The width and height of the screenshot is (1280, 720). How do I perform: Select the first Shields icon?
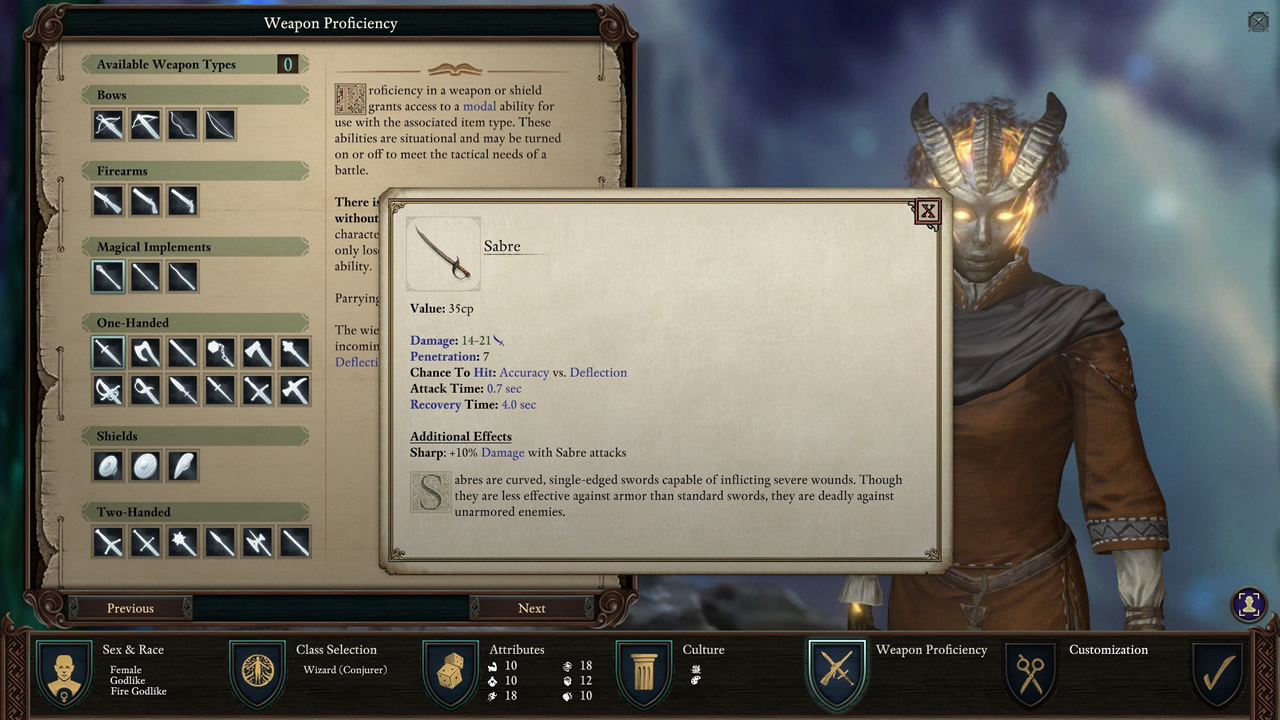tap(108, 466)
